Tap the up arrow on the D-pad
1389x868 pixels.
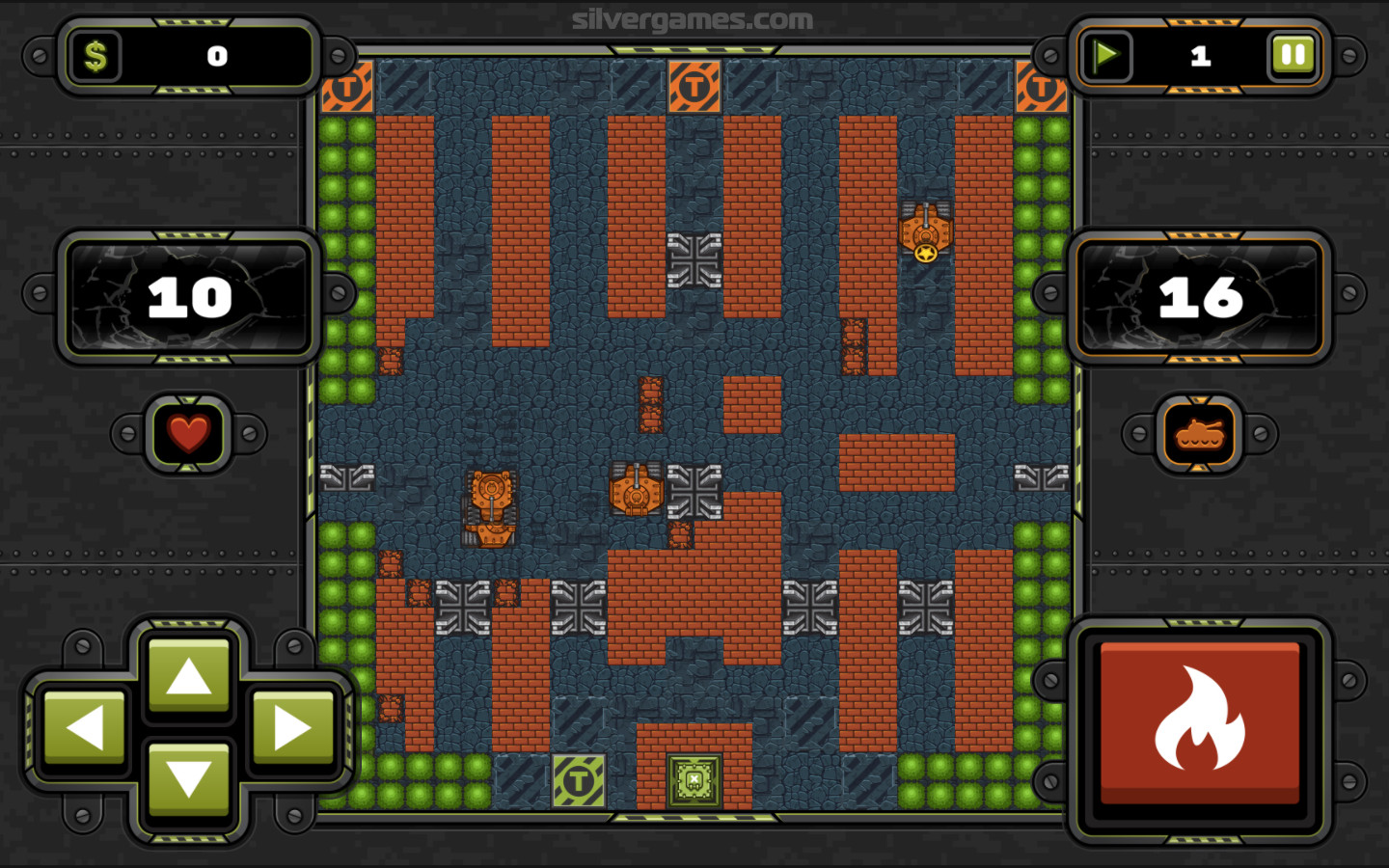(x=188, y=675)
